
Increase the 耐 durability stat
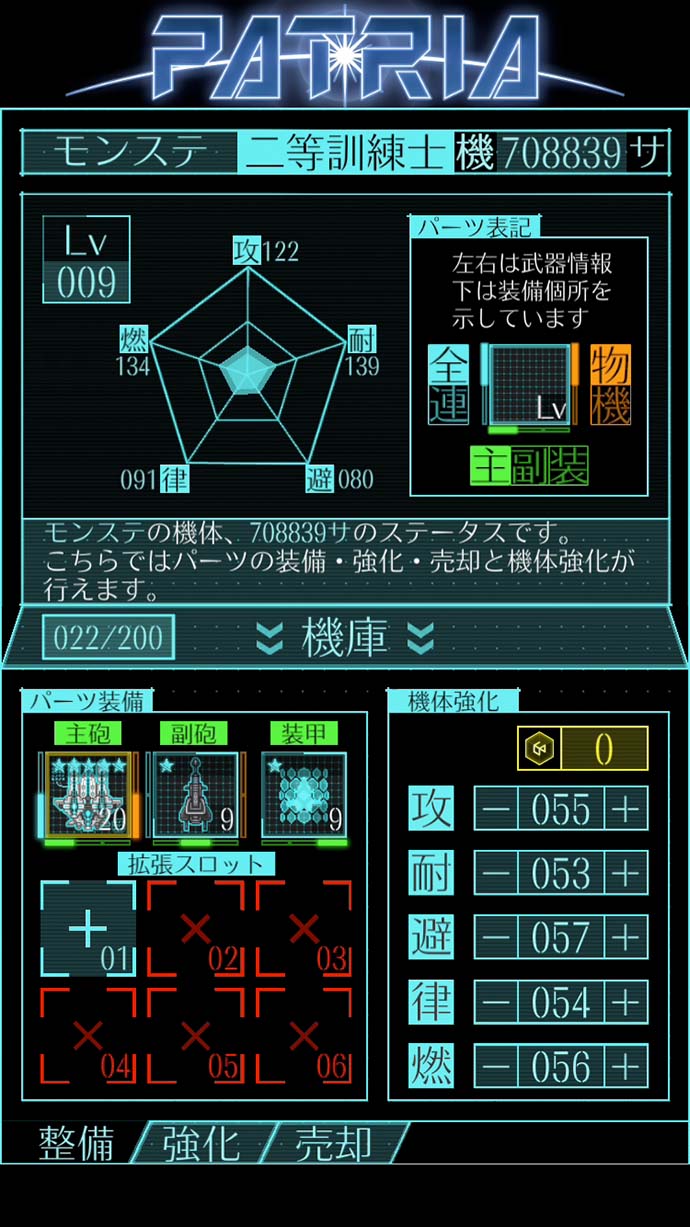[626, 873]
